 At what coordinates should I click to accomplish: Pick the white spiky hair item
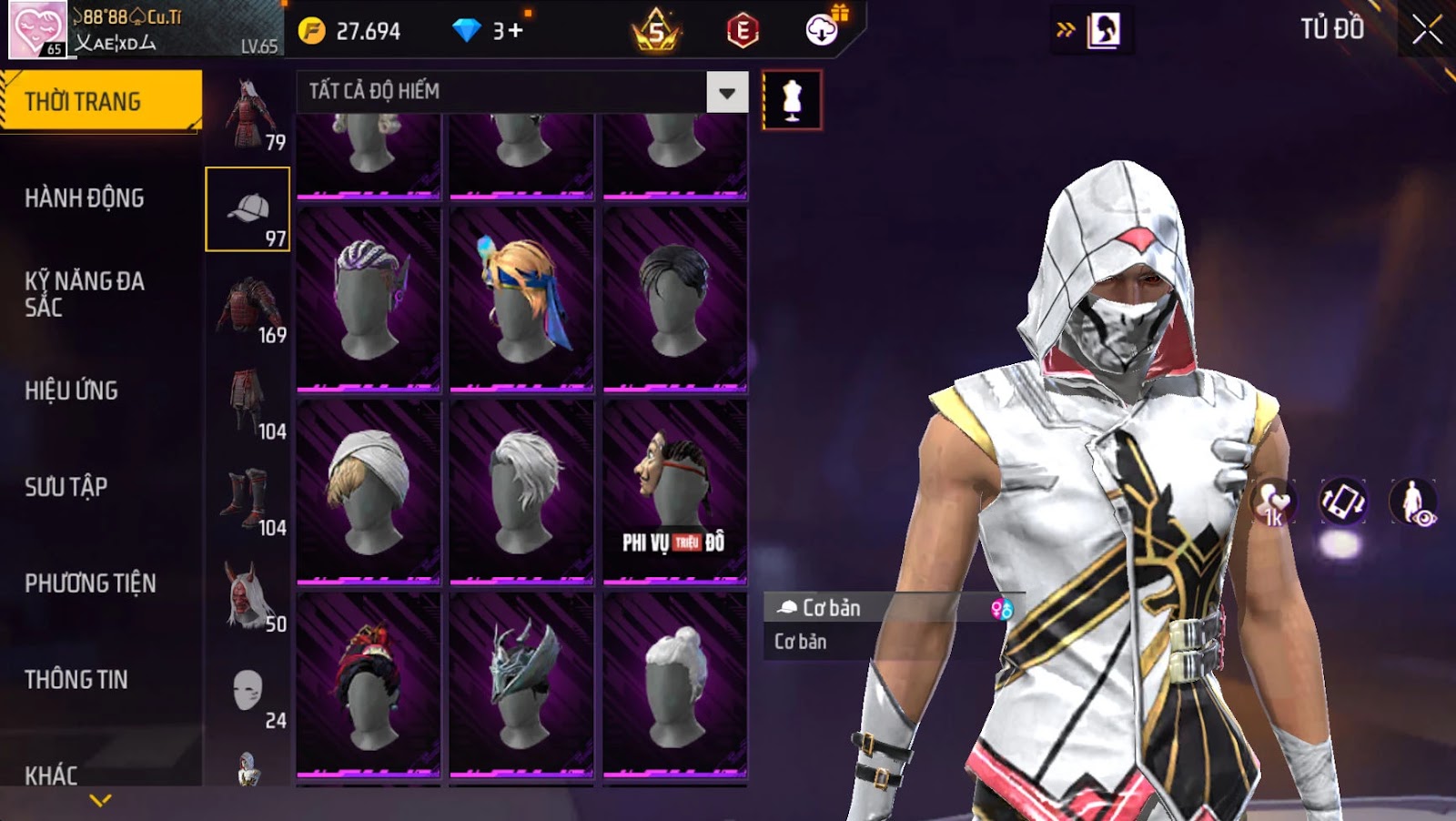pos(521,492)
